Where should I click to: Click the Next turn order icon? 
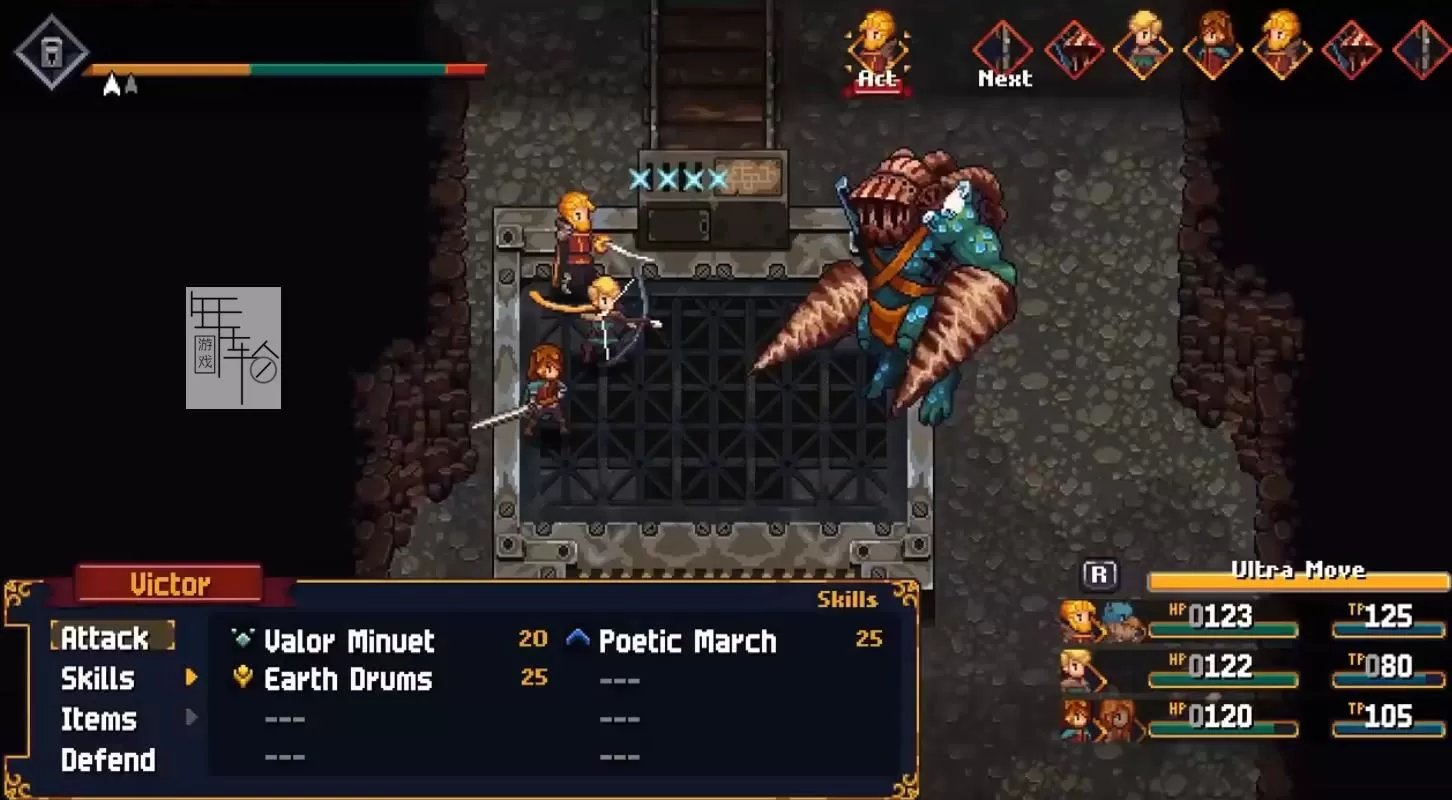pyautogui.click(x=1004, y=50)
